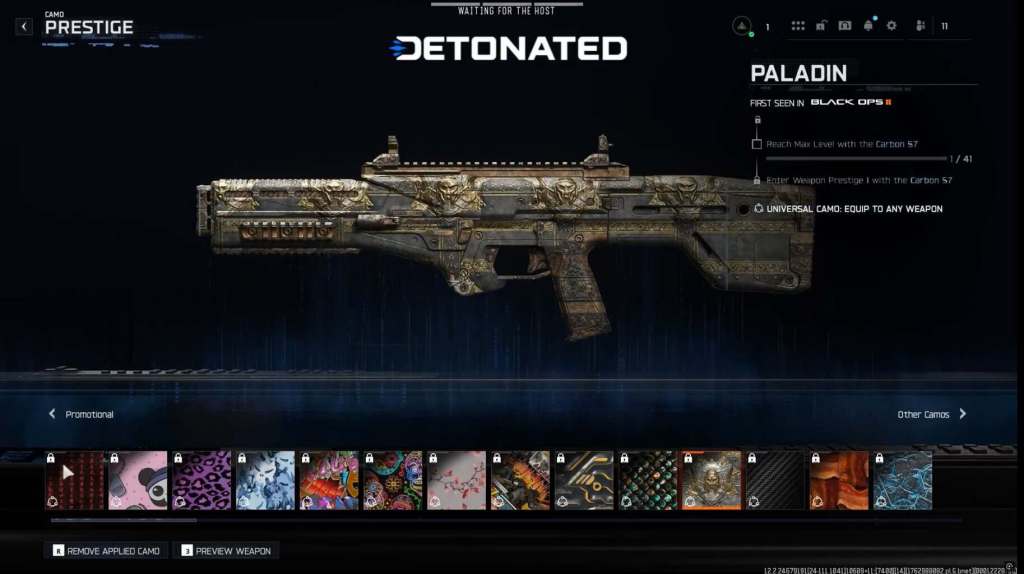Select the pink panda camo thumbnail

click(x=138, y=480)
